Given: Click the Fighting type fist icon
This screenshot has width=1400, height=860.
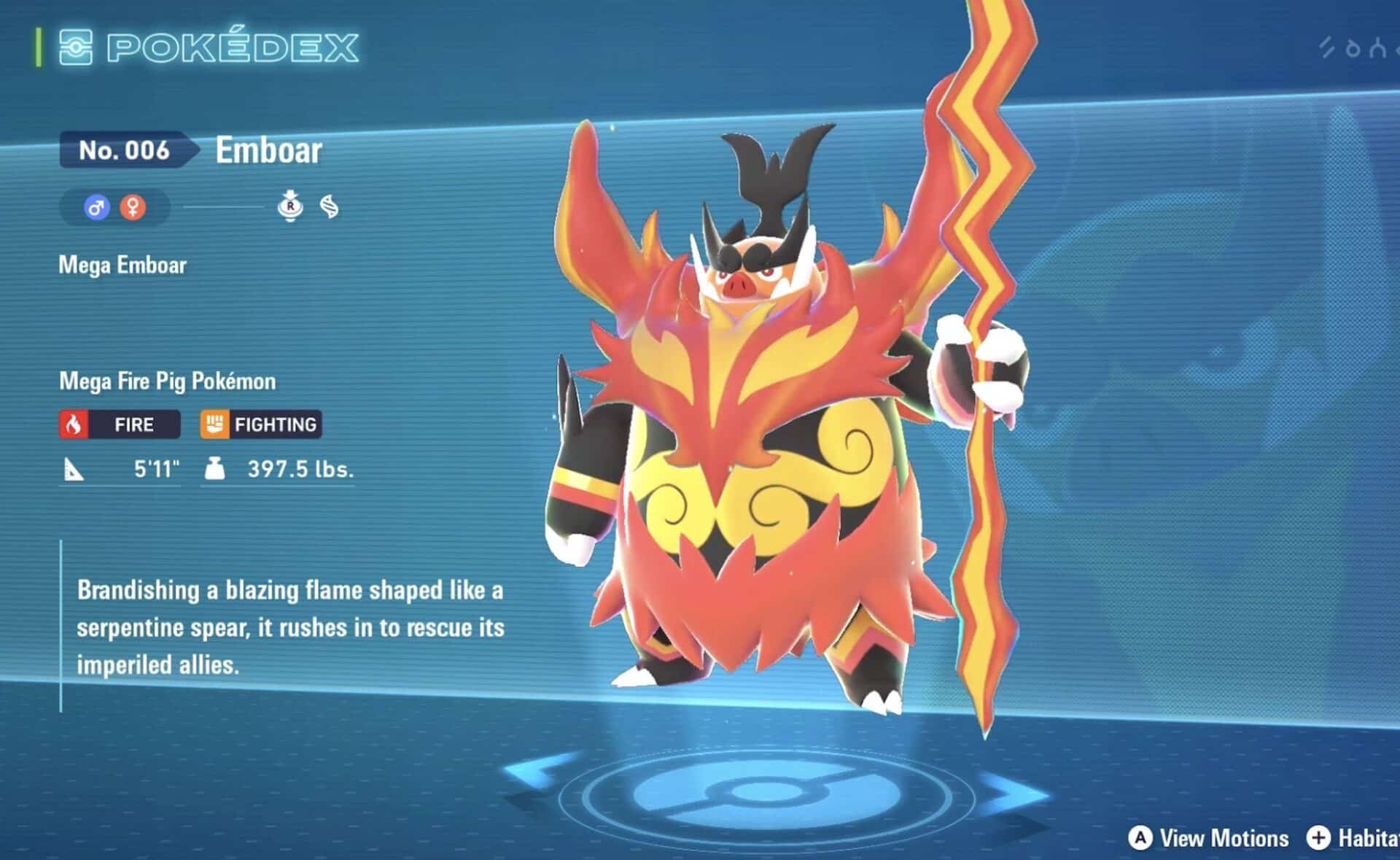Looking at the screenshot, I should 215,424.
